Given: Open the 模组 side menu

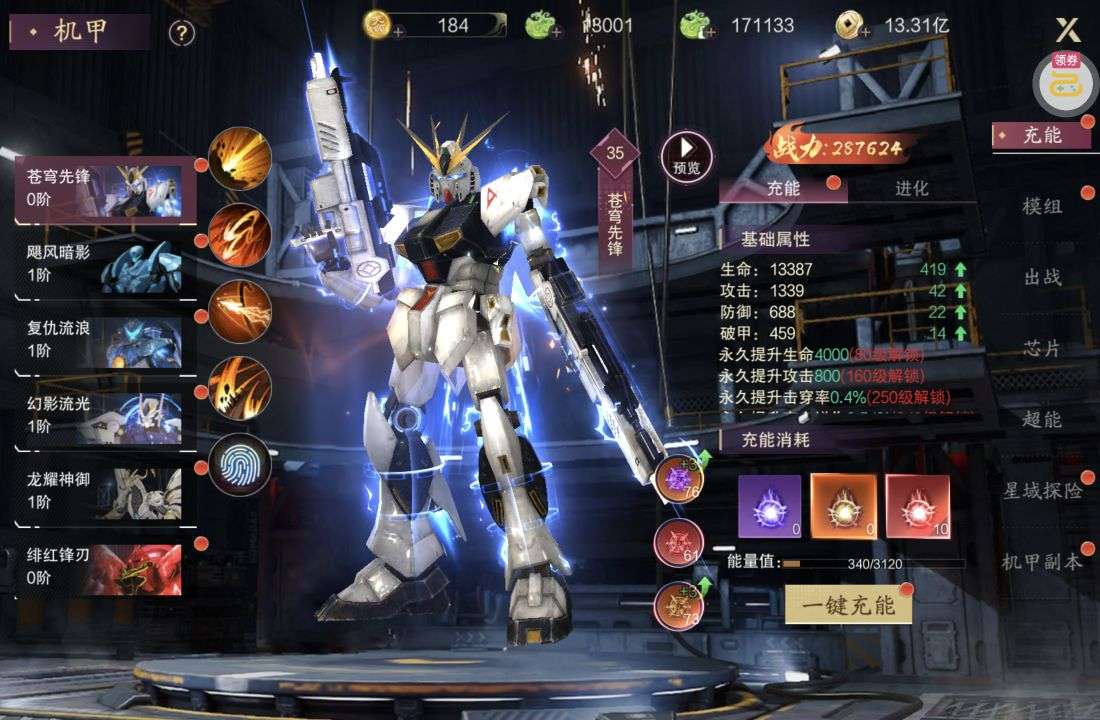Looking at the screenshot, I should [x=1041, y=206].
